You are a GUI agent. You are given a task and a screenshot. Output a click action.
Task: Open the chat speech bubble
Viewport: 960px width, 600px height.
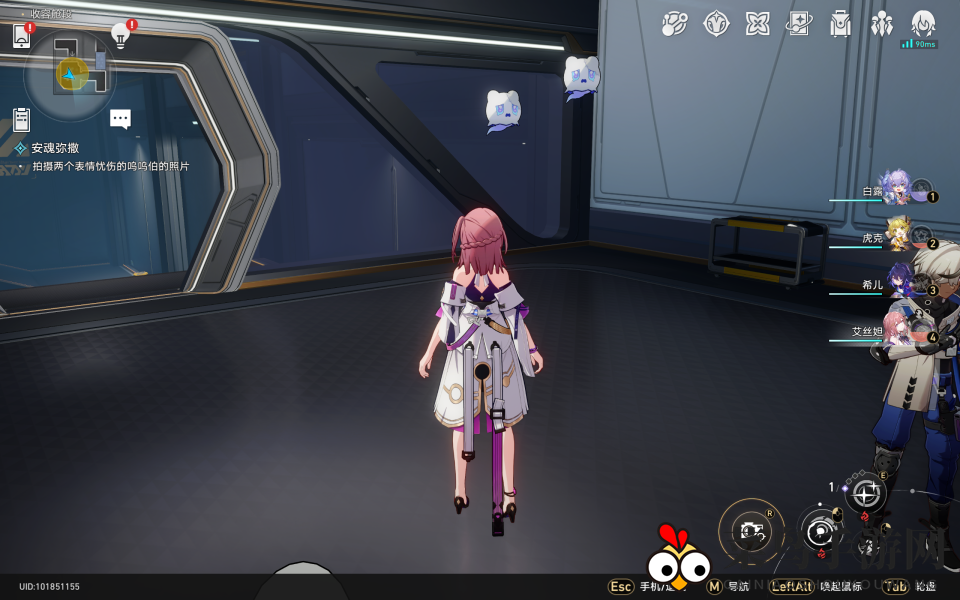pos(120,119)
